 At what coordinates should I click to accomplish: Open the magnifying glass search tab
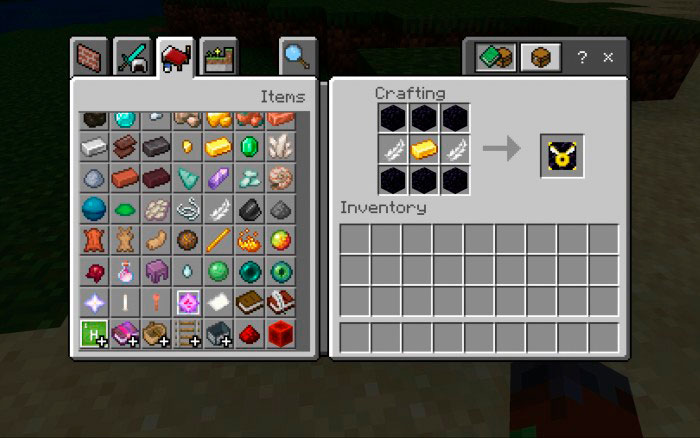[297, 56]
